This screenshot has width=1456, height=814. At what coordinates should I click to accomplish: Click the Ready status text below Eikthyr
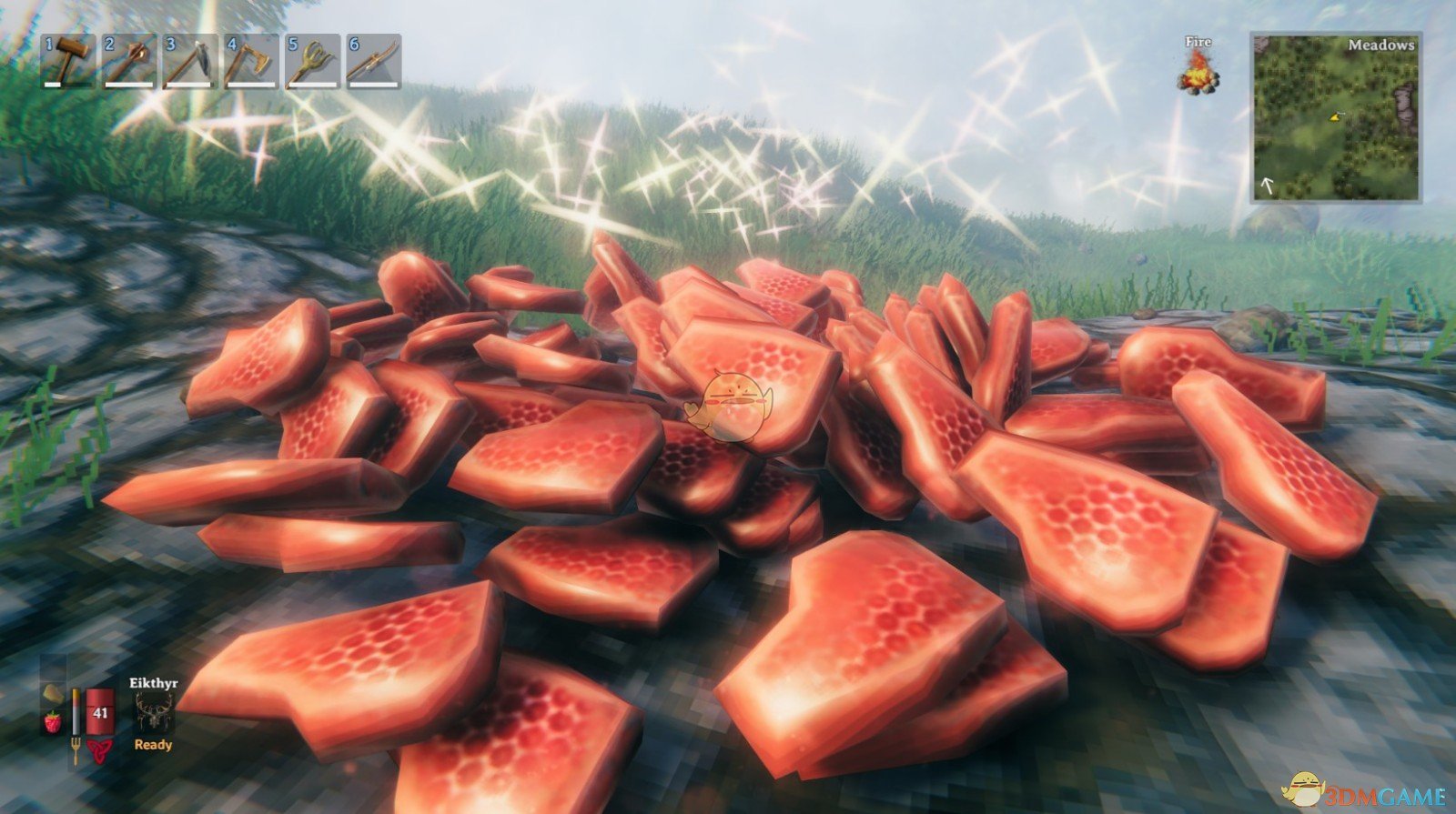[155, 744]
